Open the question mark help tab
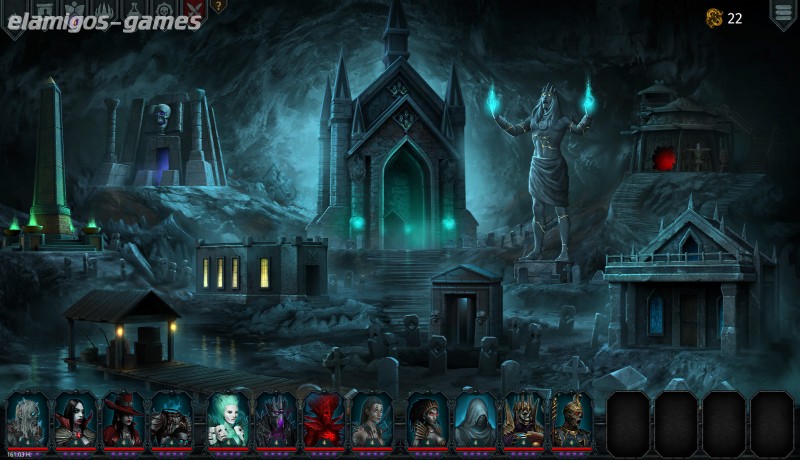The width and height of the screenshot is (800, 460). 219,6
